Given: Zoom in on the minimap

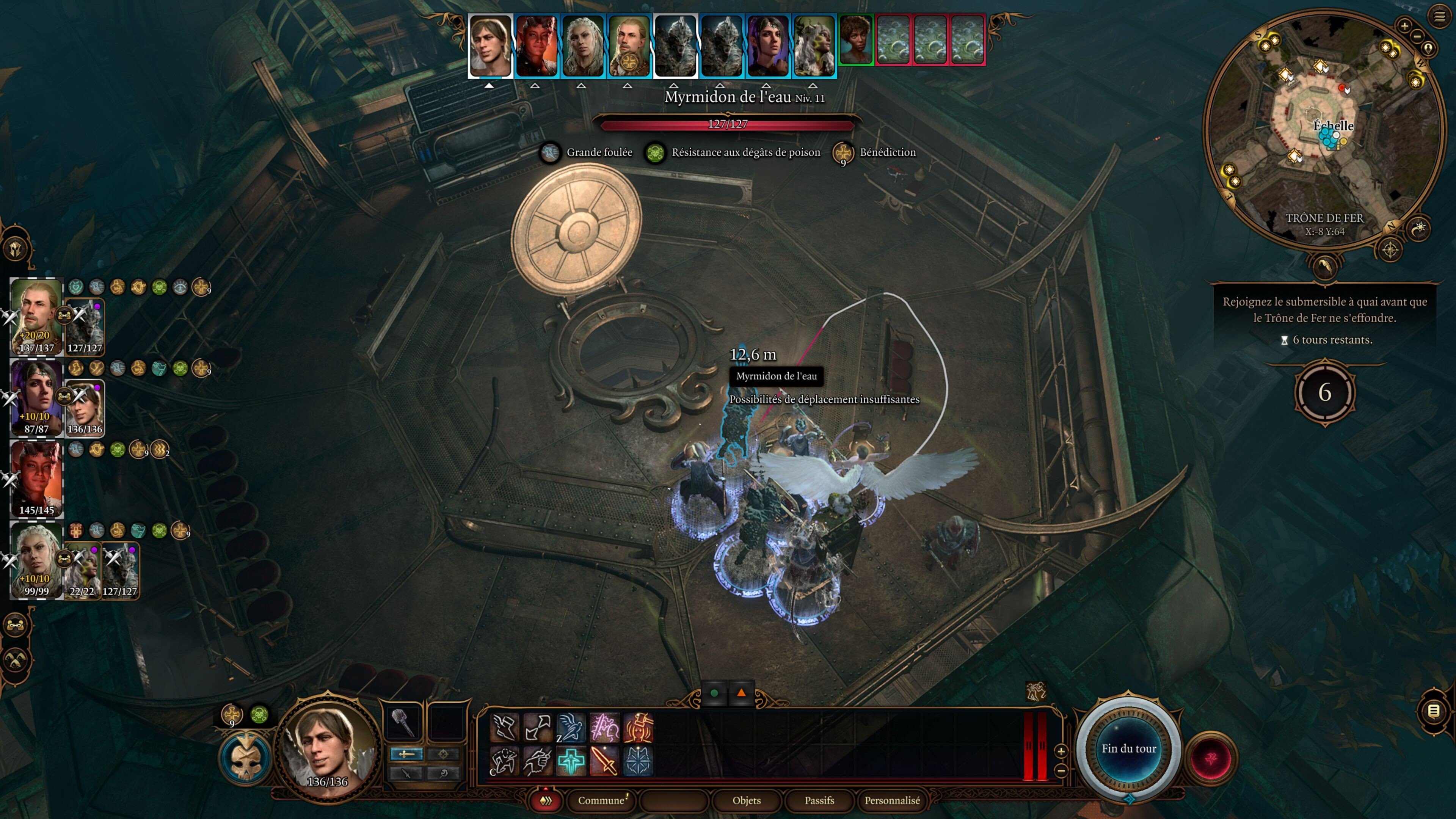Looking at the screenshot, I should (x=1404, y=25).
